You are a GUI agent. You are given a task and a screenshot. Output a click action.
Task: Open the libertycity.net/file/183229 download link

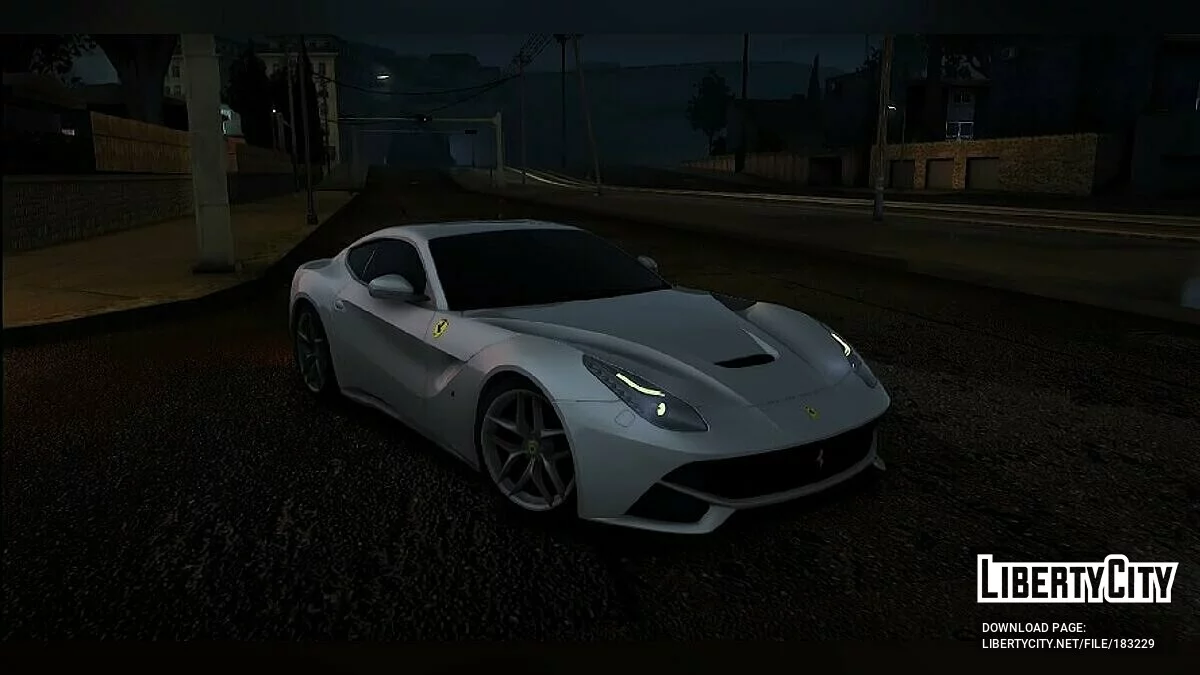coord(1067,644)
